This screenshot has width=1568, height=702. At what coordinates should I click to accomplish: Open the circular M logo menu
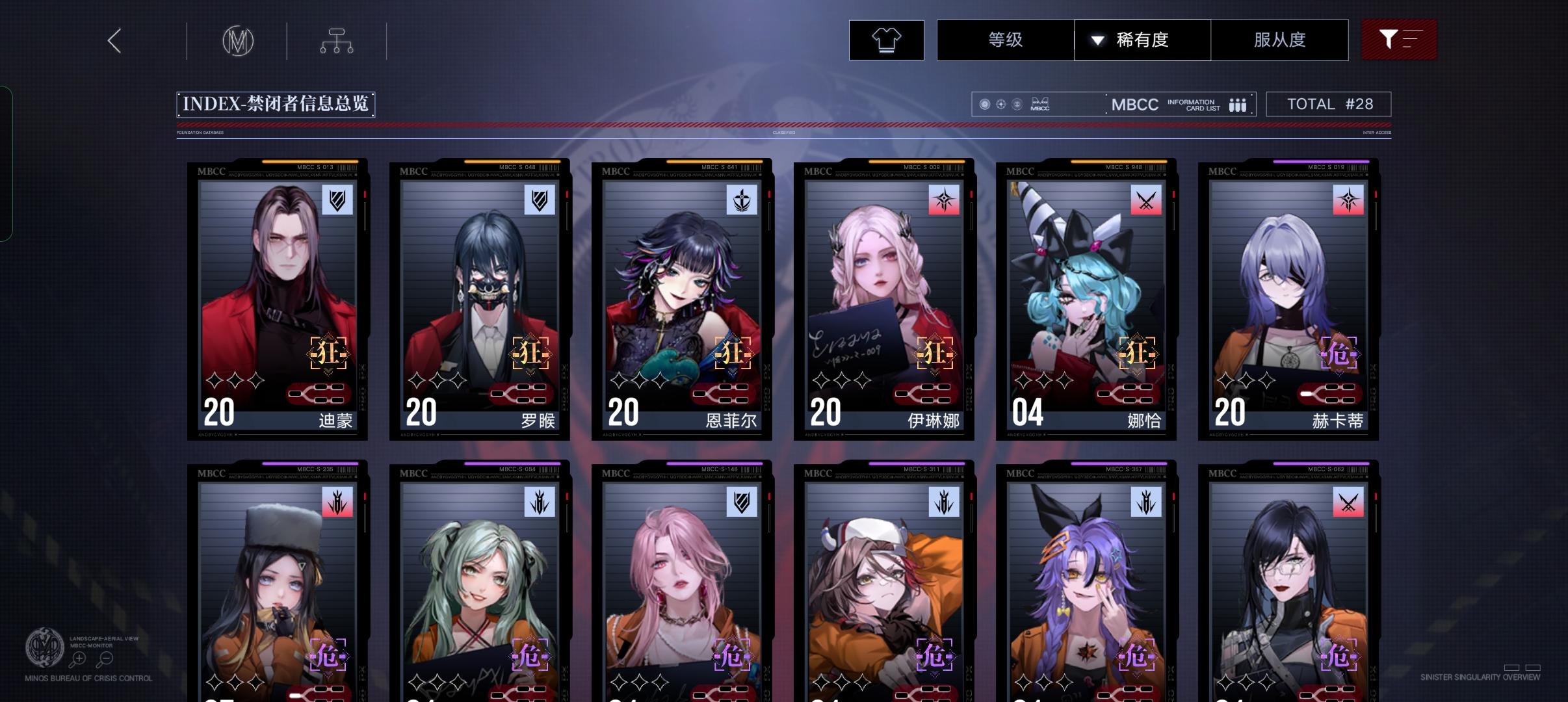238,40
